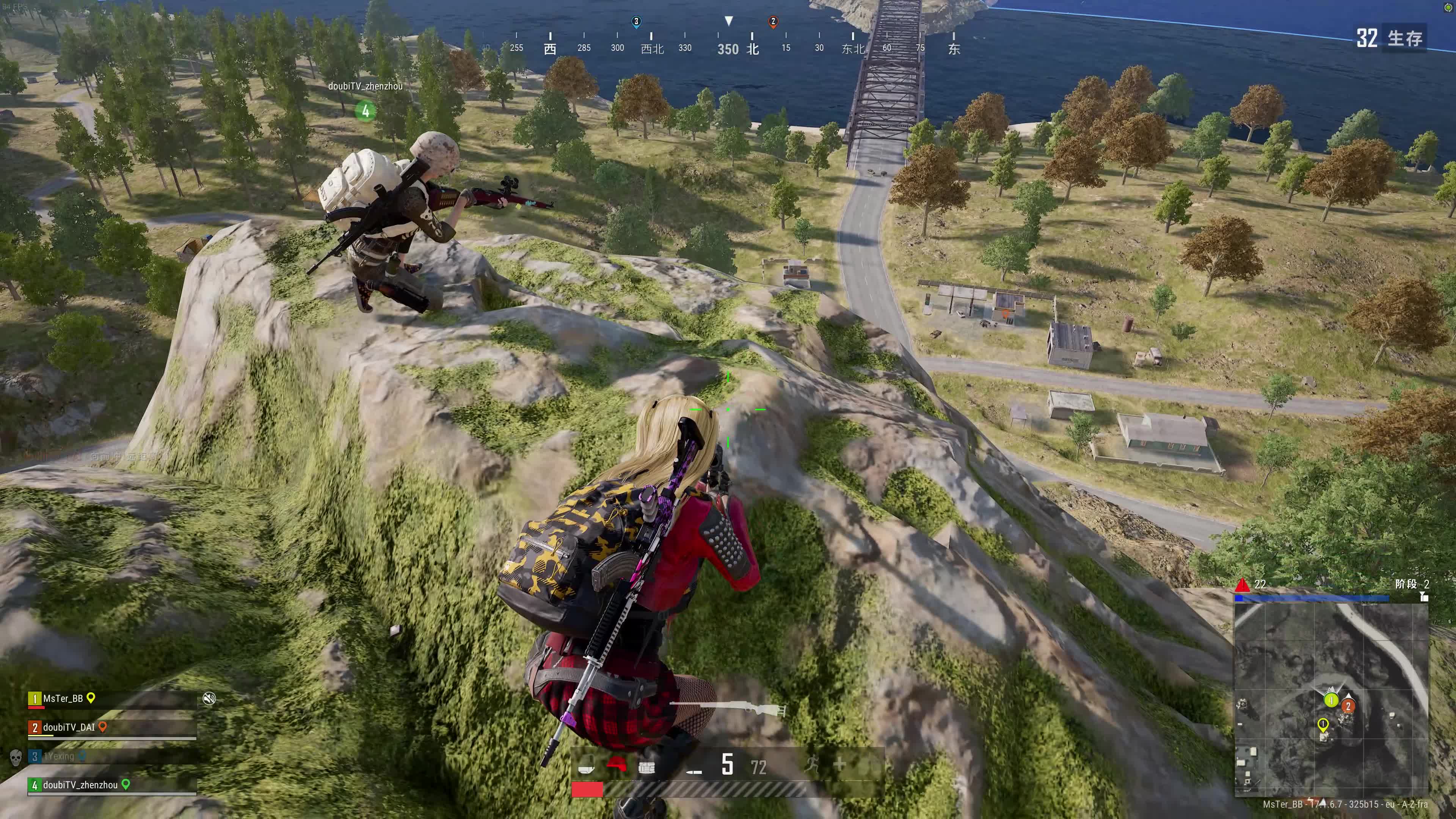
Task: Select doubiTV_zhenzhou row in the squad list
Action: 80,785
